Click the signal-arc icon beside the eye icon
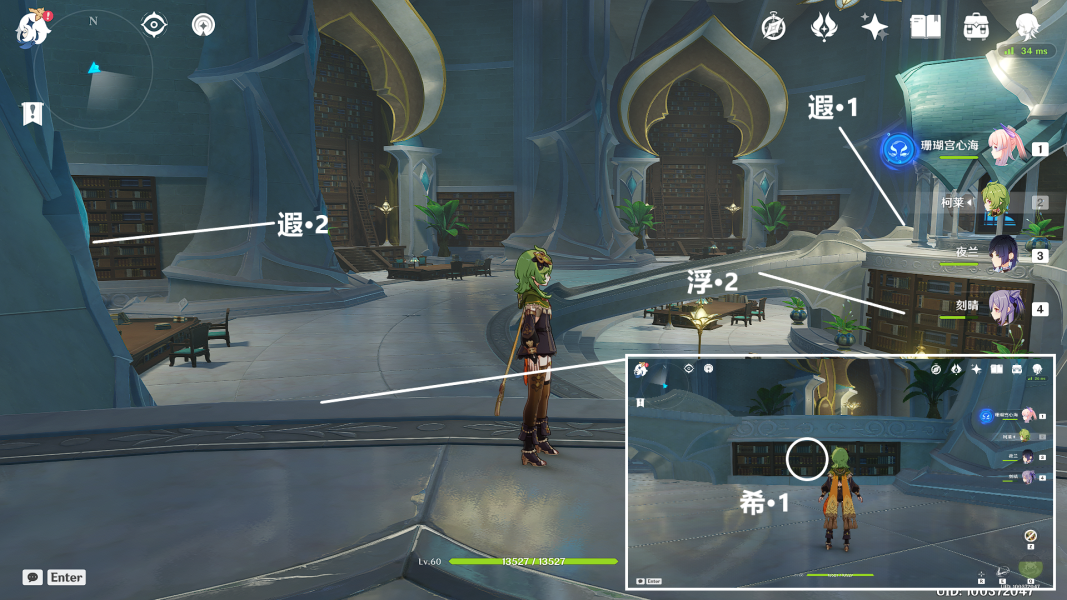Viewport: 1067px width, 600px height. (x=203, y=24)
